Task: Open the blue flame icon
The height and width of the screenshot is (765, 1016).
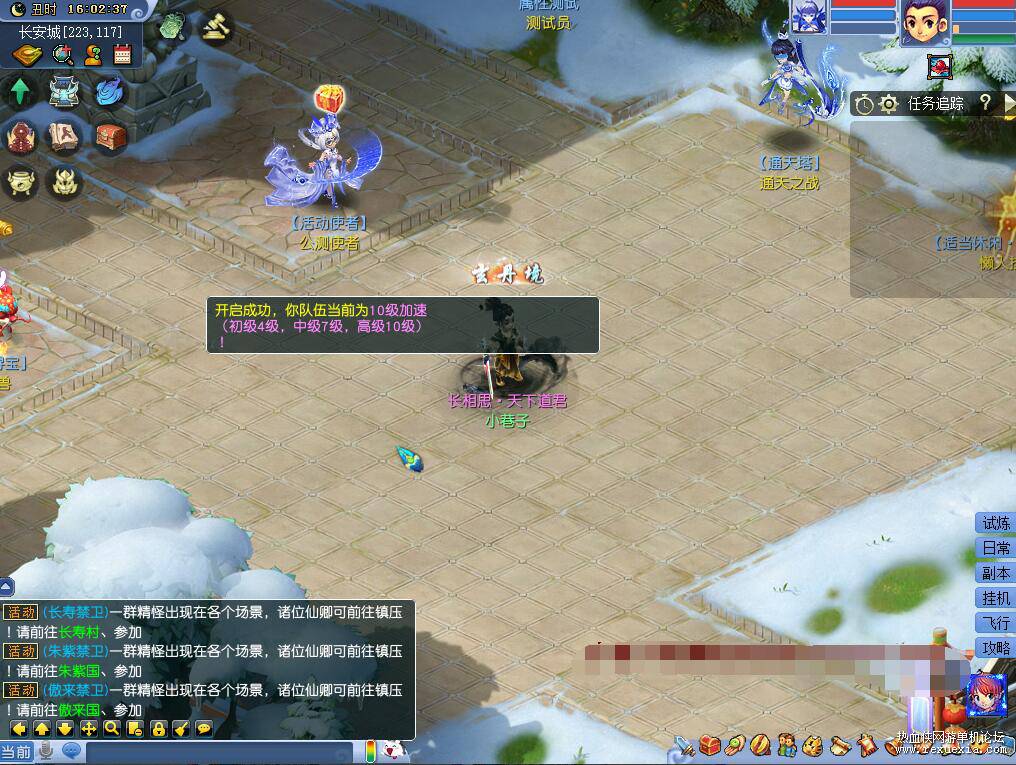Action: point(109,92)
